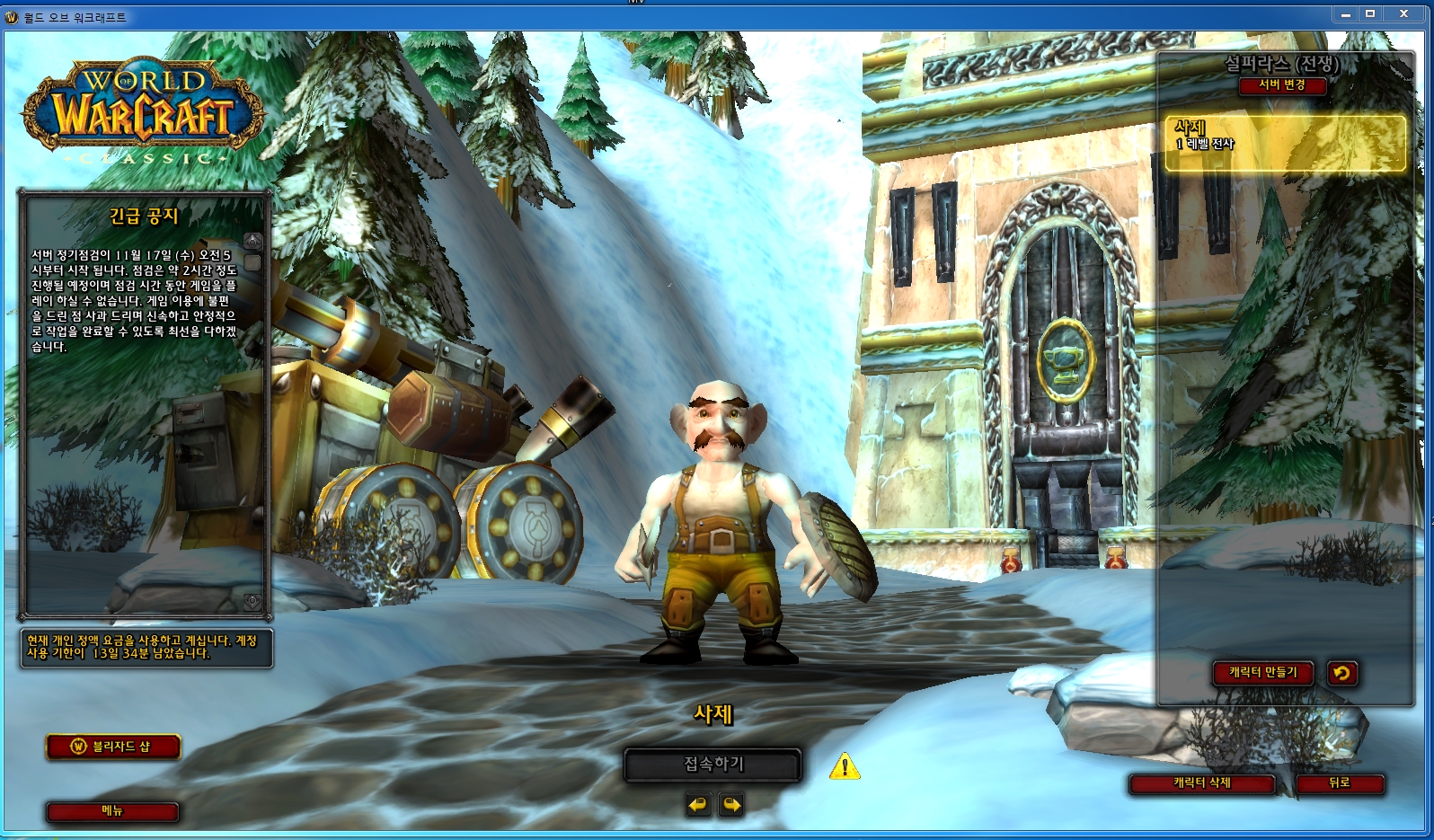Enter the world with 접속하기 button
This screenshot has width=1434, height=840.
point(713,765)
